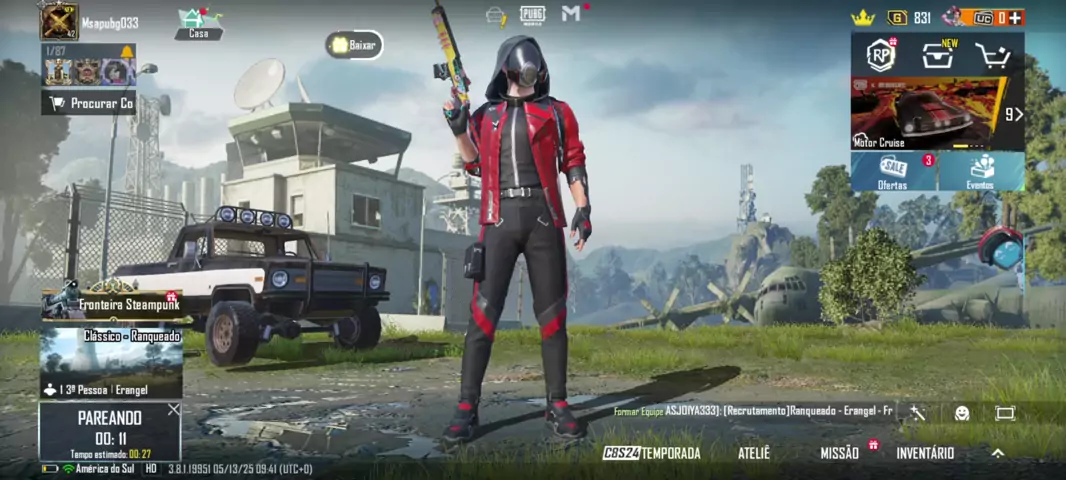Viewport: 1066px width, 480px height.
Task: Expand the bottom menu with the up arrow
Action: coord(997,453)
